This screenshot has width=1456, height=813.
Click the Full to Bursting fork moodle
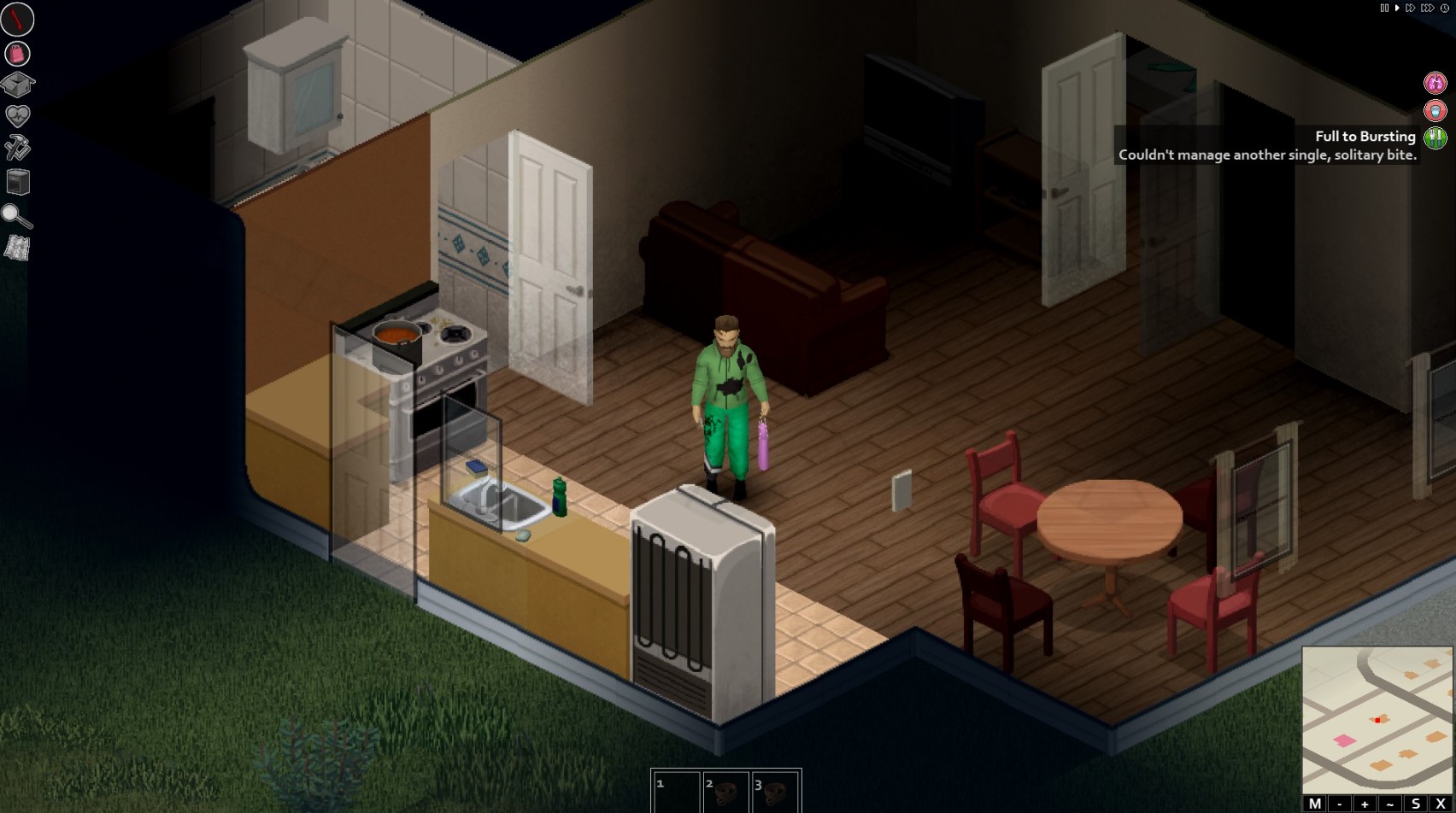tap(1435, 137)
